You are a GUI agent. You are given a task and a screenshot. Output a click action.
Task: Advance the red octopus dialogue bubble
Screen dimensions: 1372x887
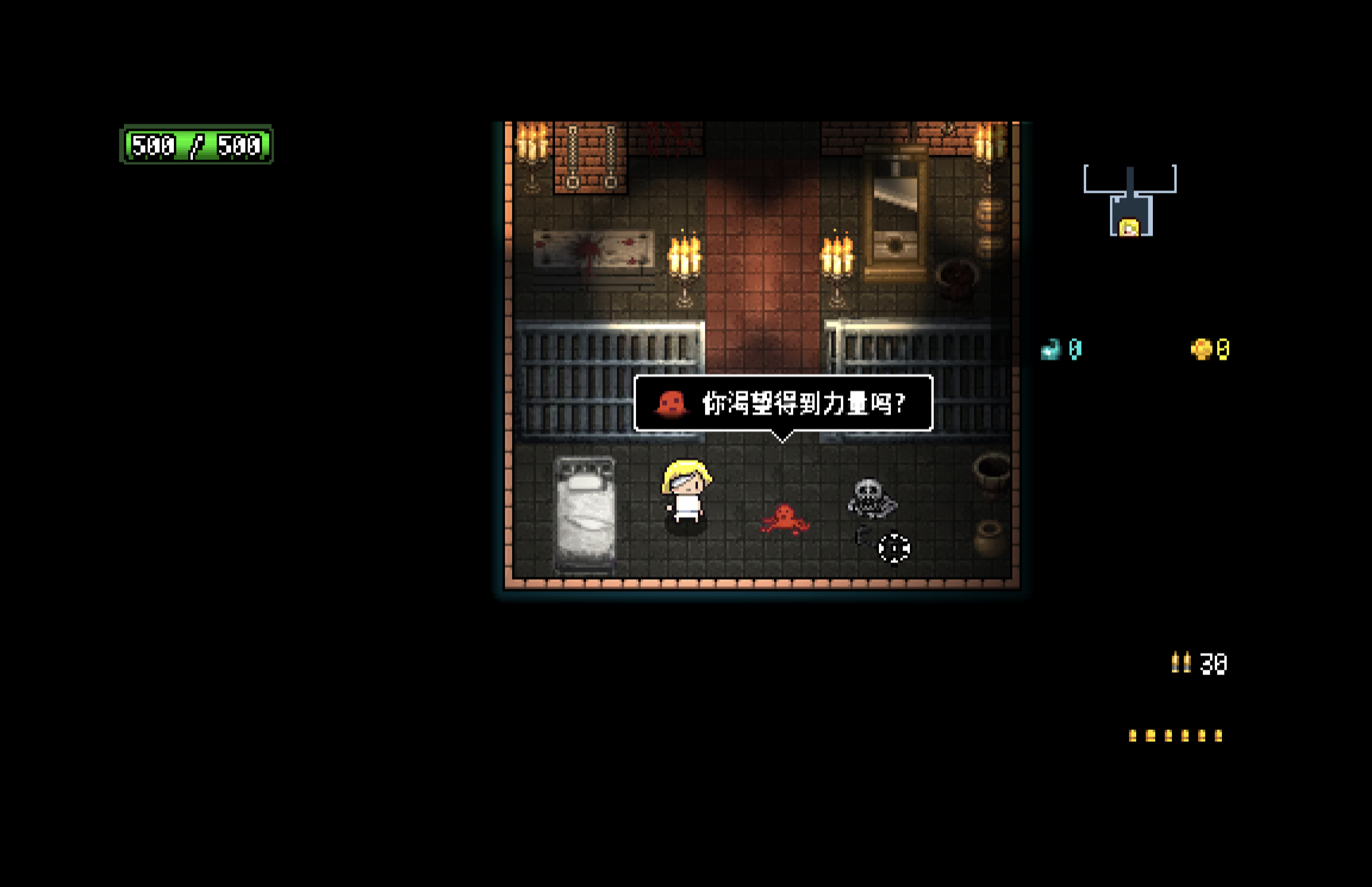tap(782, 403)
